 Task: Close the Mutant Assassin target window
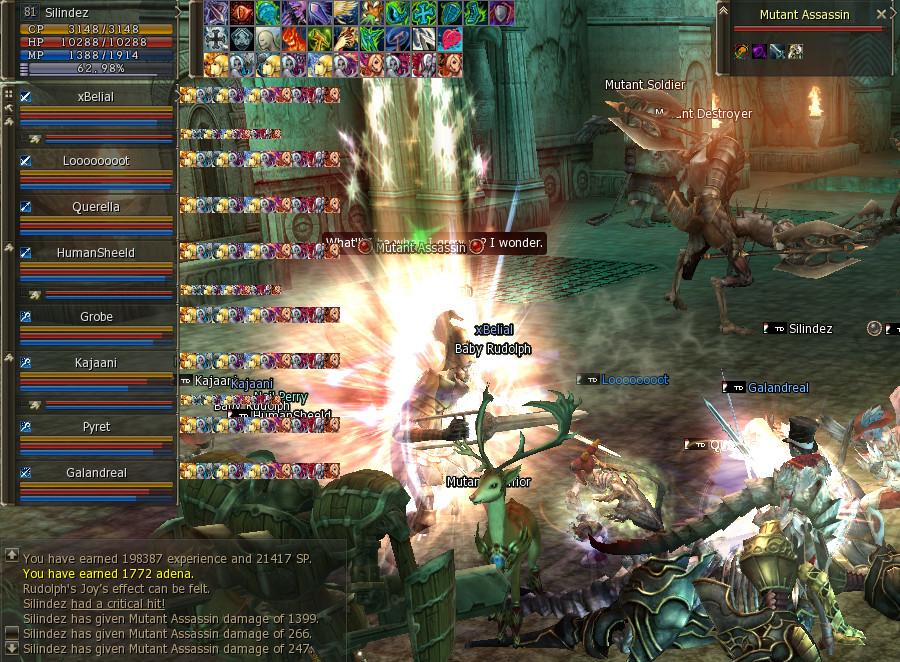(x=881, y=15)
